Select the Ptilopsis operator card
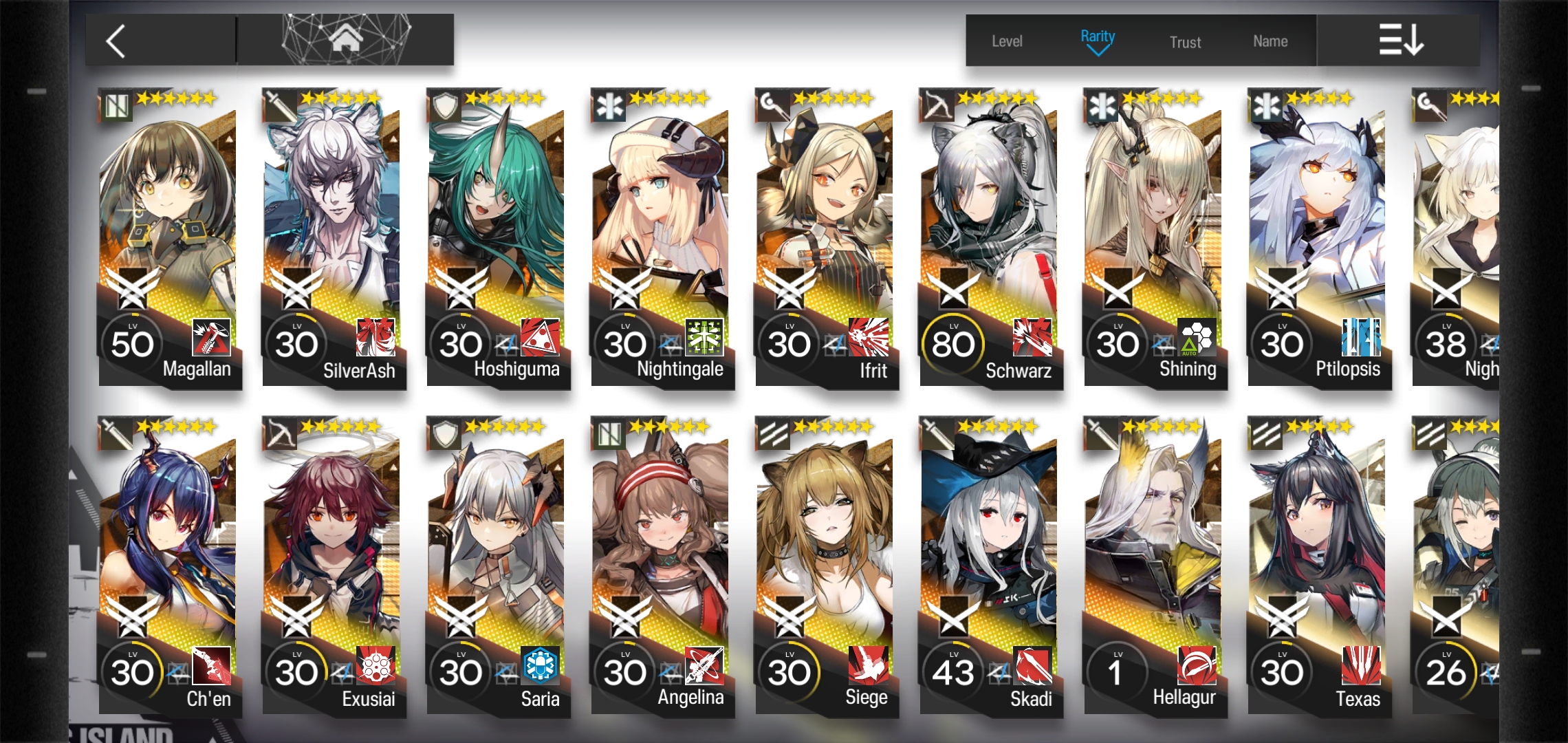 click(x=1318, y=234)
